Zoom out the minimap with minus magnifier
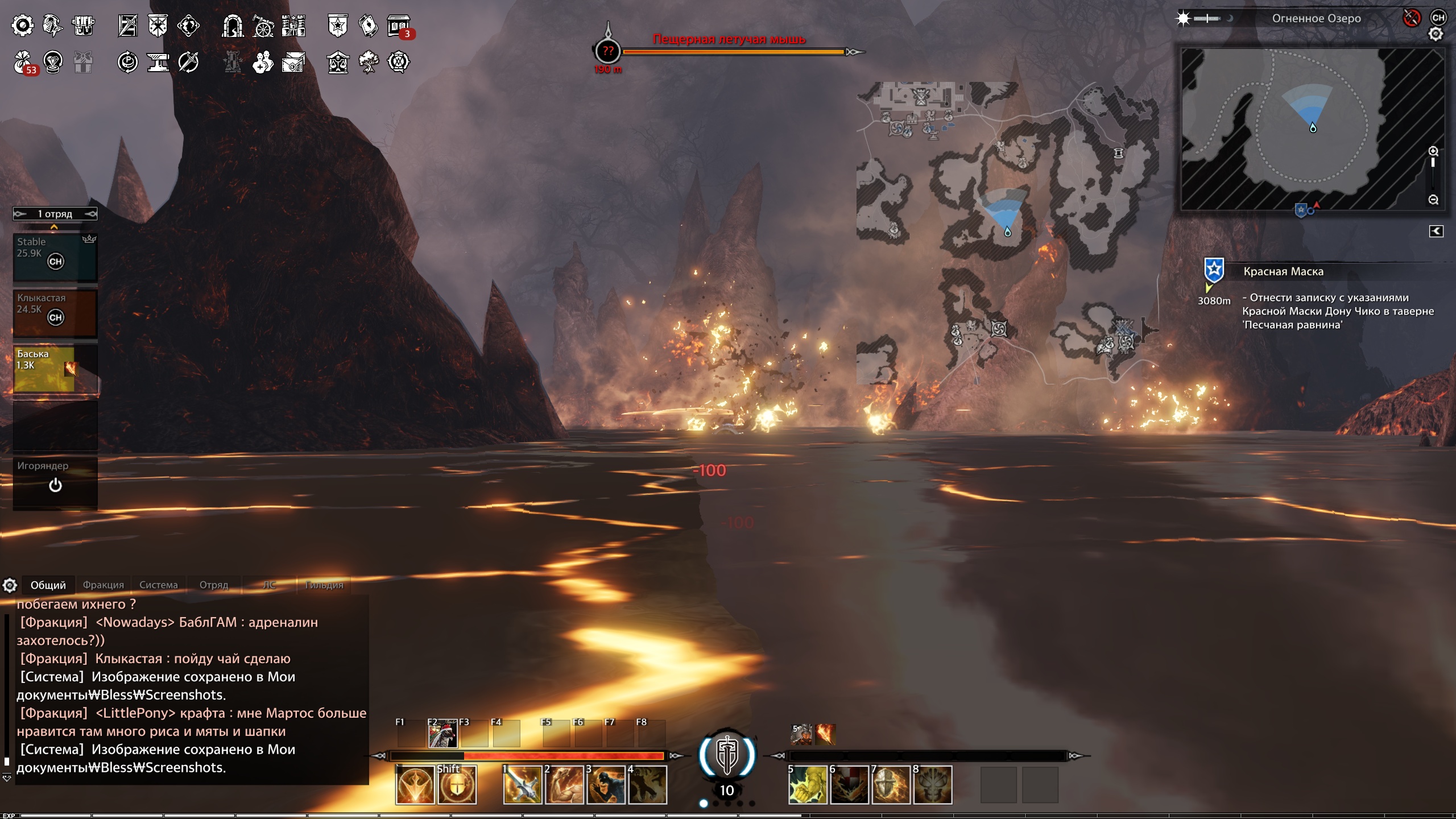 (1433, 200)
